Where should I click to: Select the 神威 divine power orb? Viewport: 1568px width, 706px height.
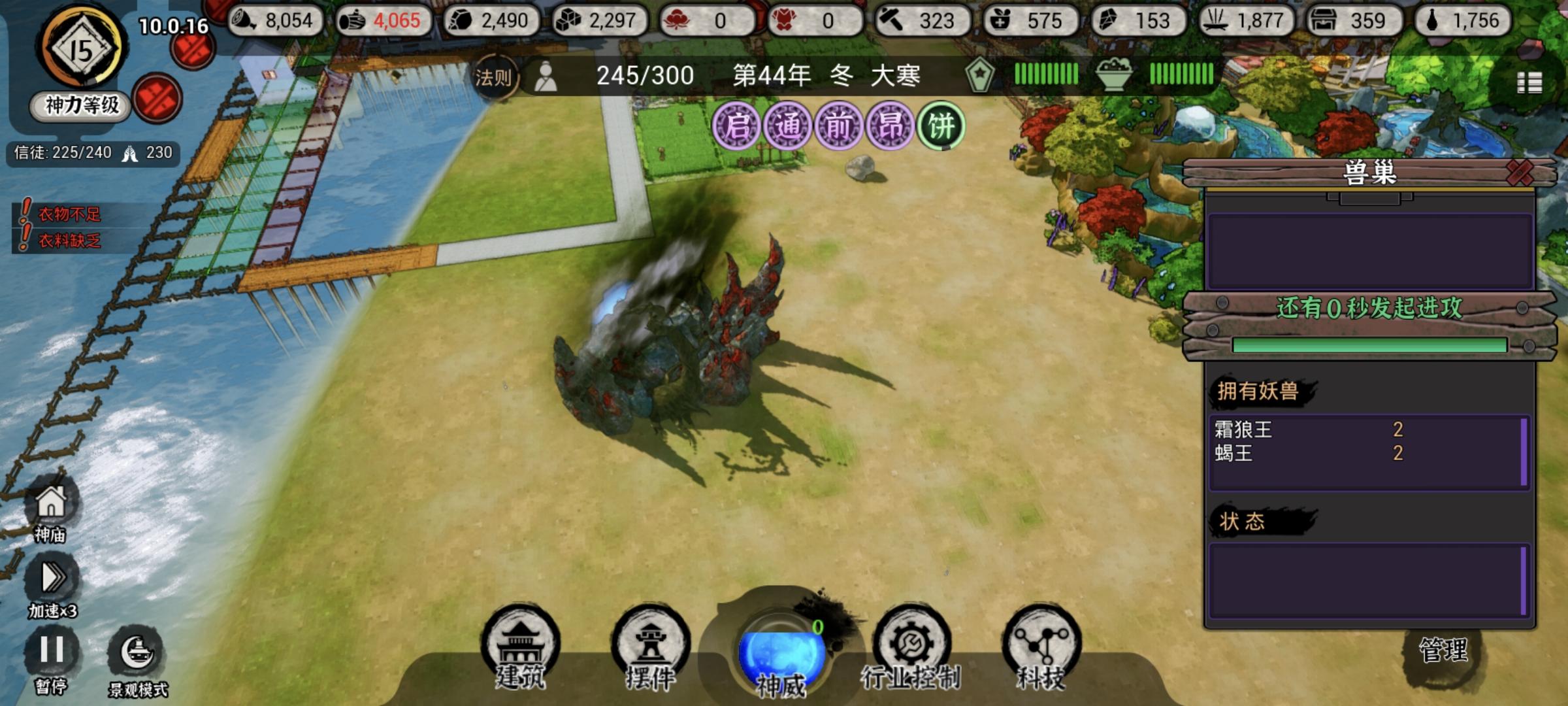coord(781,650)
